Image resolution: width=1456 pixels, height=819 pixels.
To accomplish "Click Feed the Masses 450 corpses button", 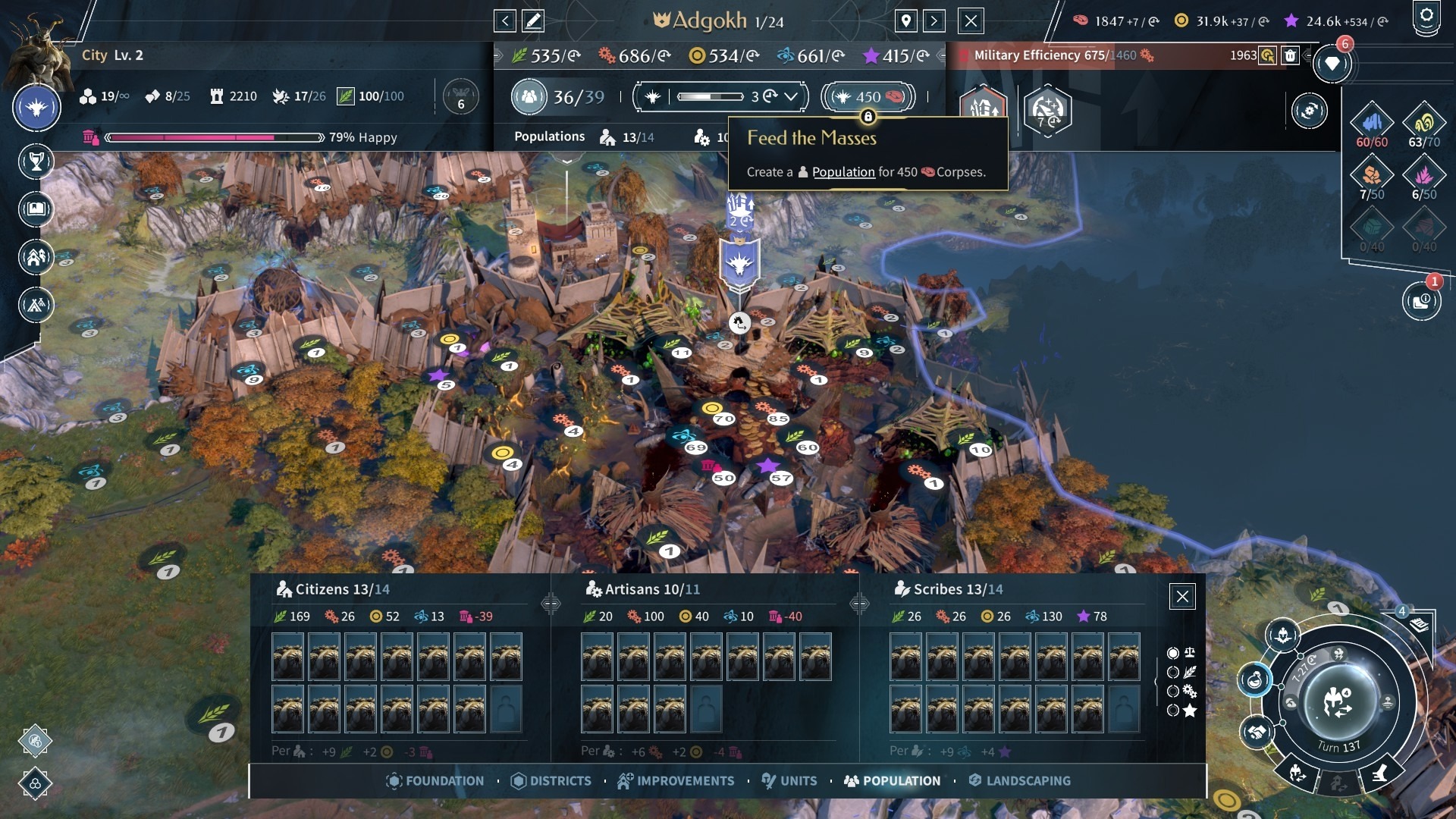I will point(868,97).
